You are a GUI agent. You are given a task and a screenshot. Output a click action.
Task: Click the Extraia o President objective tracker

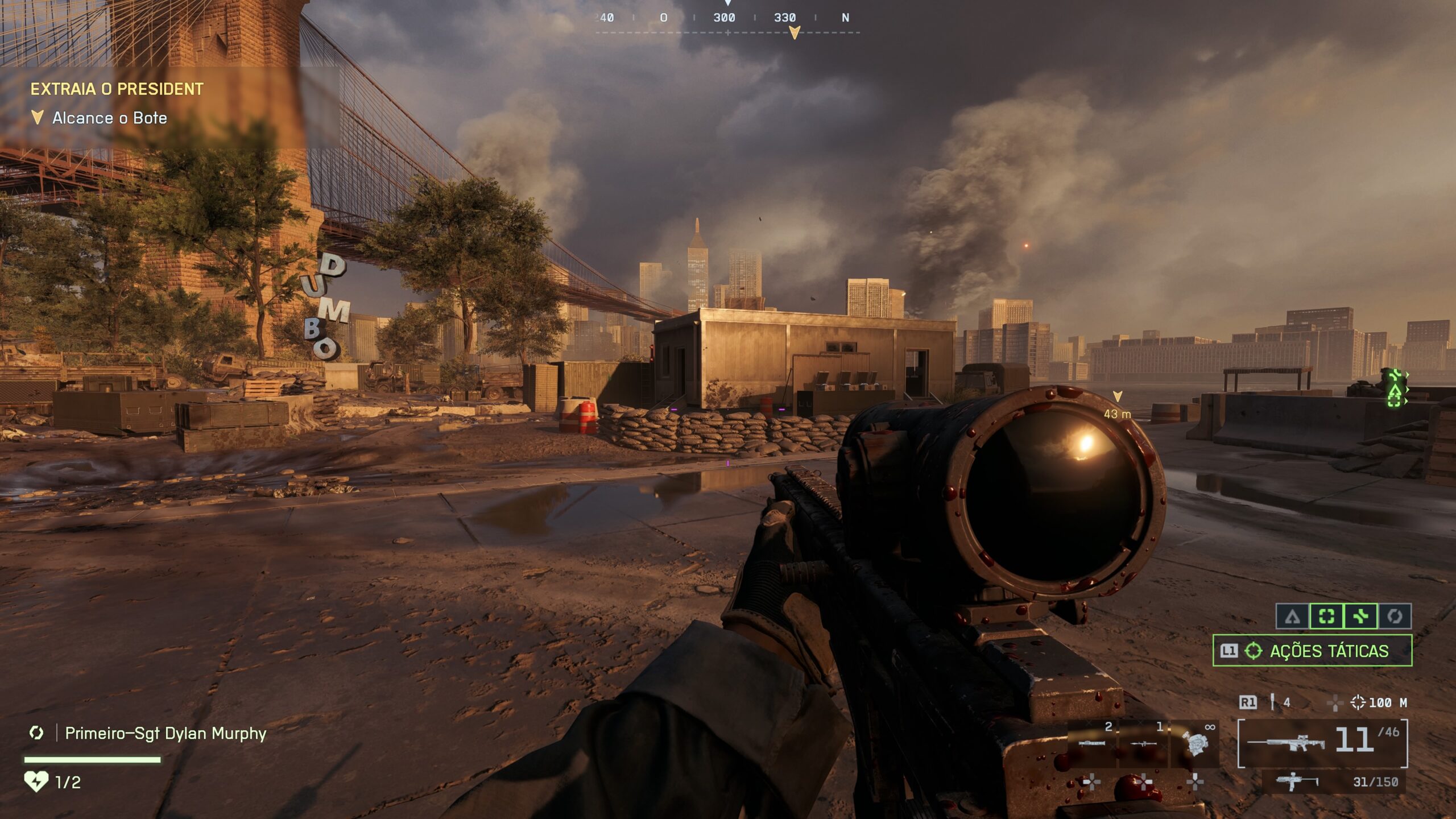(x=117, y=89)
